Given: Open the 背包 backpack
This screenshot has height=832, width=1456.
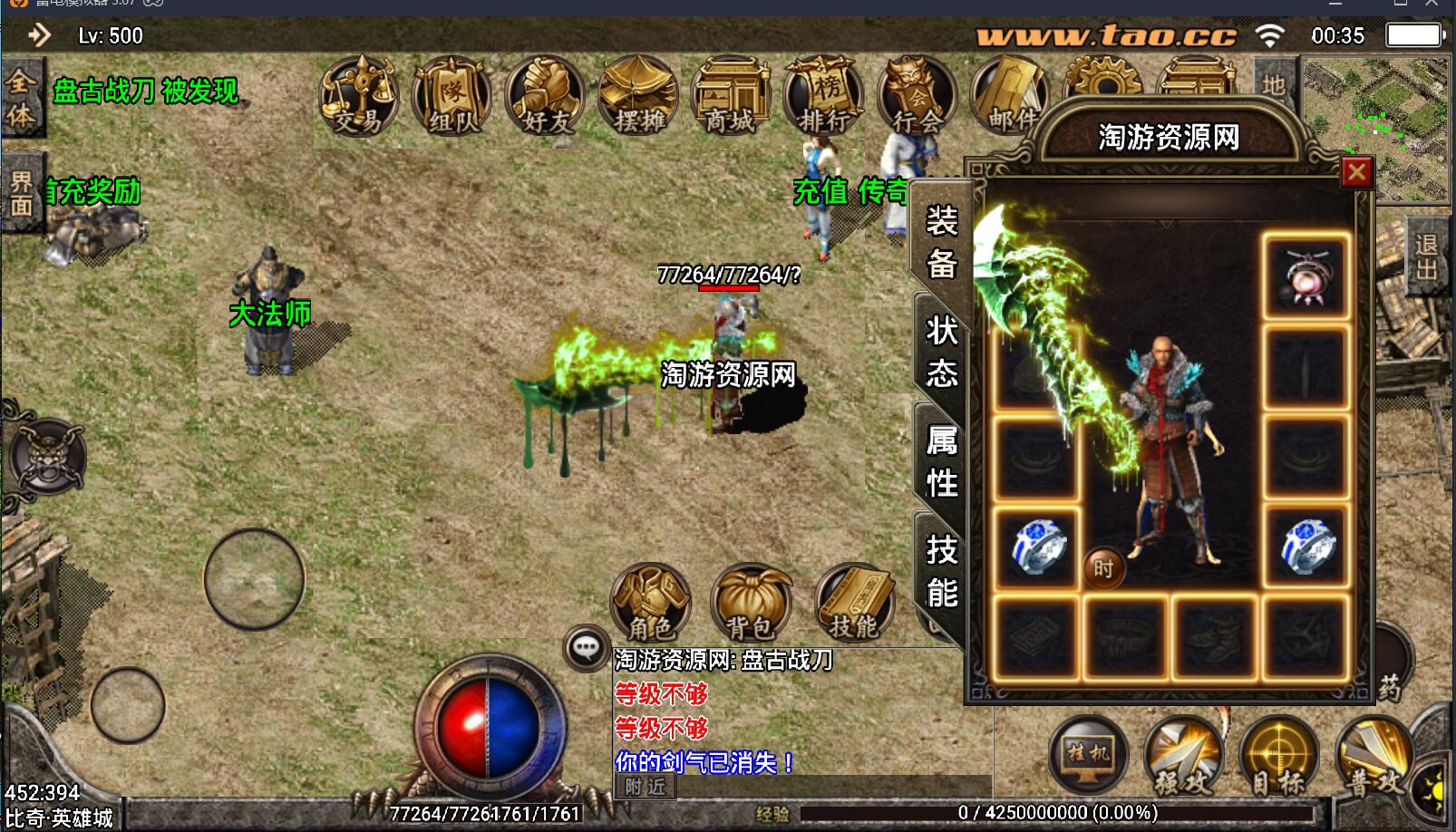Looking at the screenshot, I should [x=750, y=602].
